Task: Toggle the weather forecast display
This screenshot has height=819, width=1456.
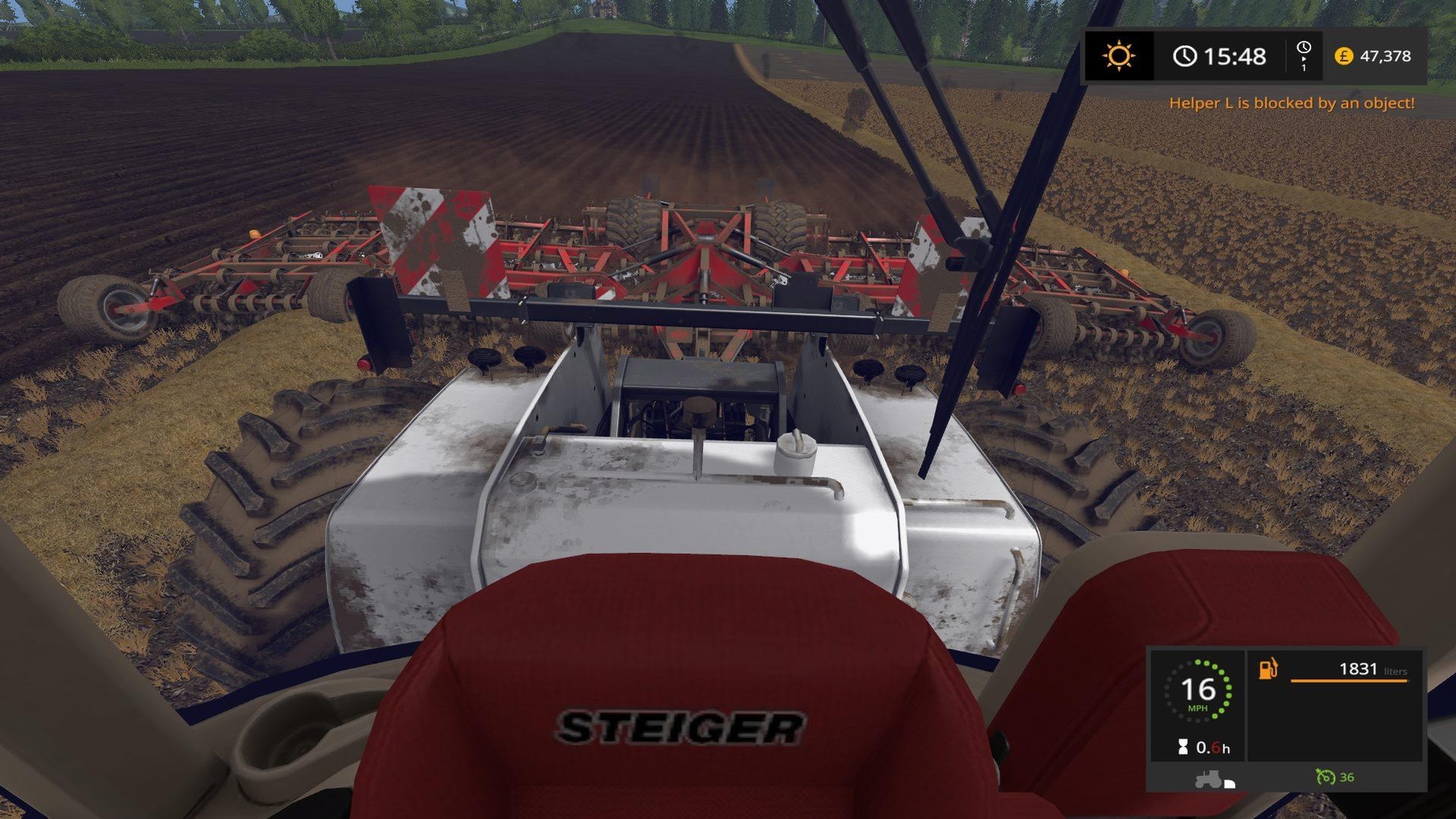Action: pos(1118,57)
